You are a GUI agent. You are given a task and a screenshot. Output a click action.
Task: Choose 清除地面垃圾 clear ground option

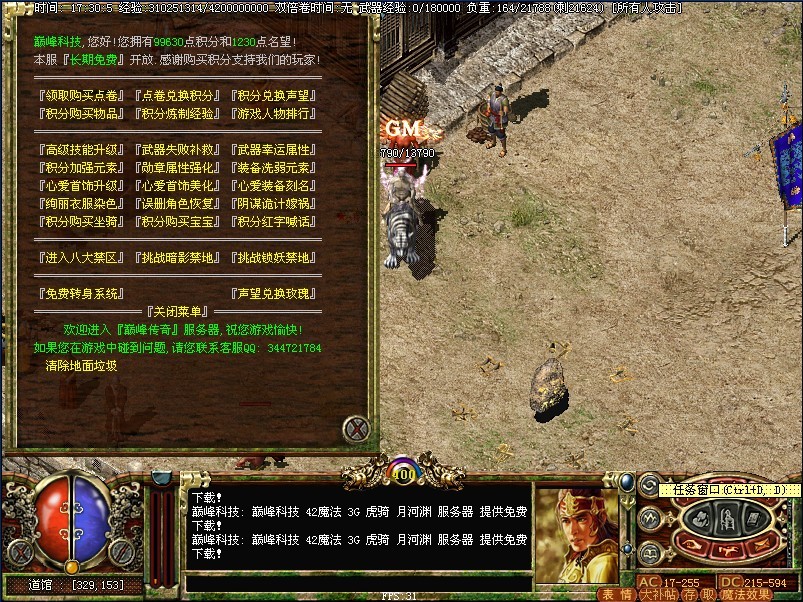81,366
